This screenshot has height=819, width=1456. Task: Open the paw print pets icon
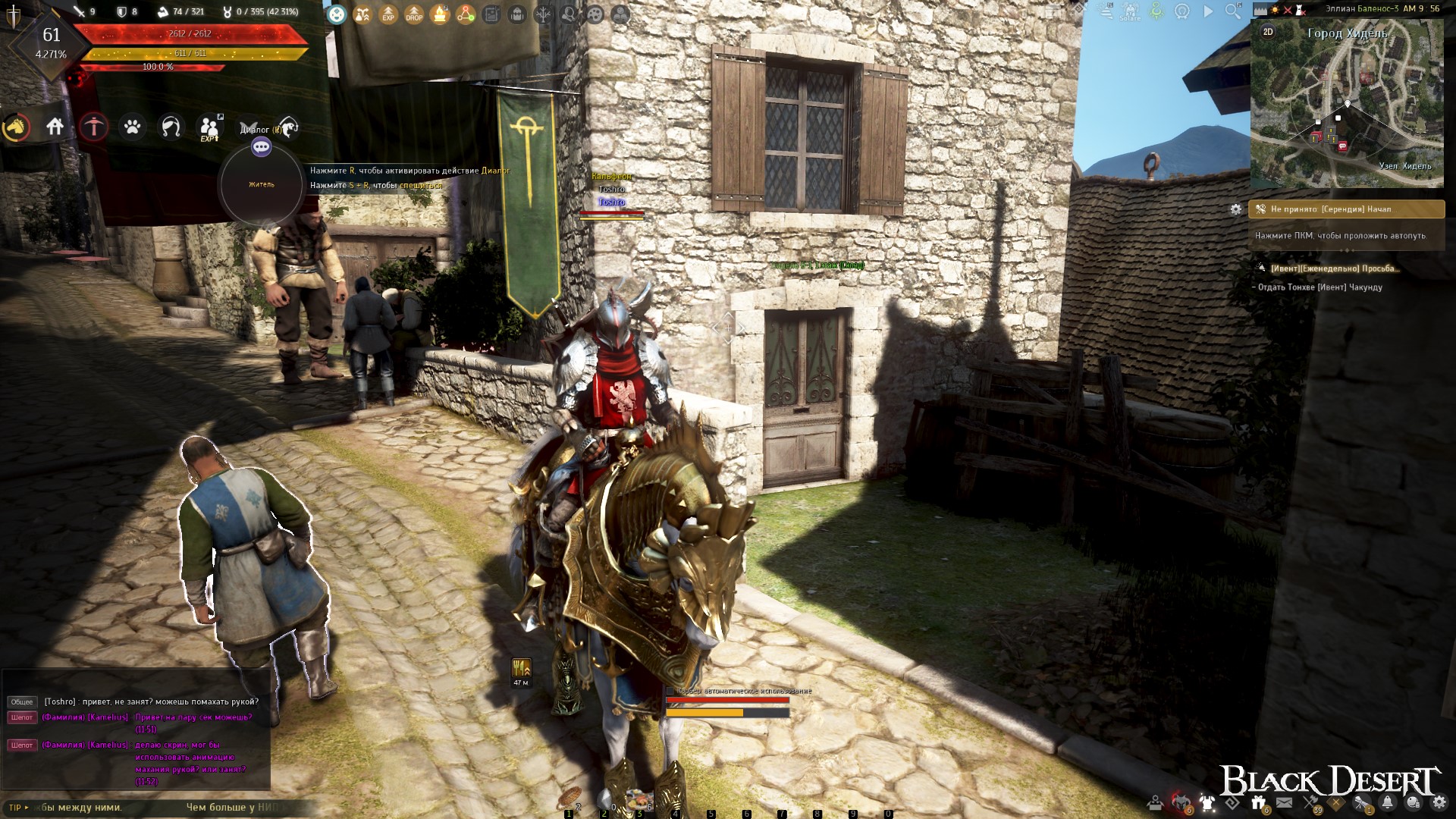pos(133,127)
